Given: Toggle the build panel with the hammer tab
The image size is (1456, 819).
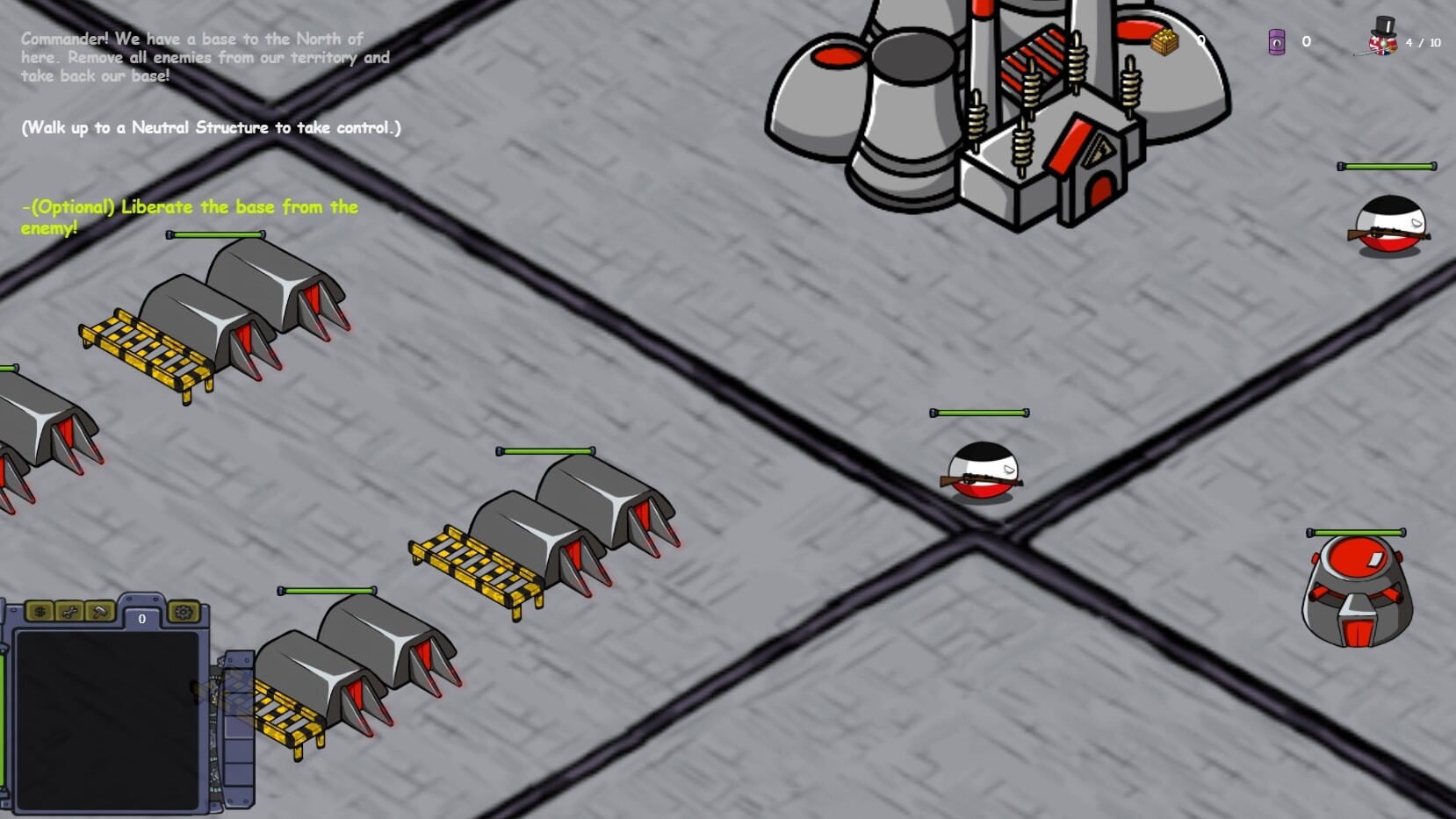Looking at the screenshot, I should click(99, 612).
